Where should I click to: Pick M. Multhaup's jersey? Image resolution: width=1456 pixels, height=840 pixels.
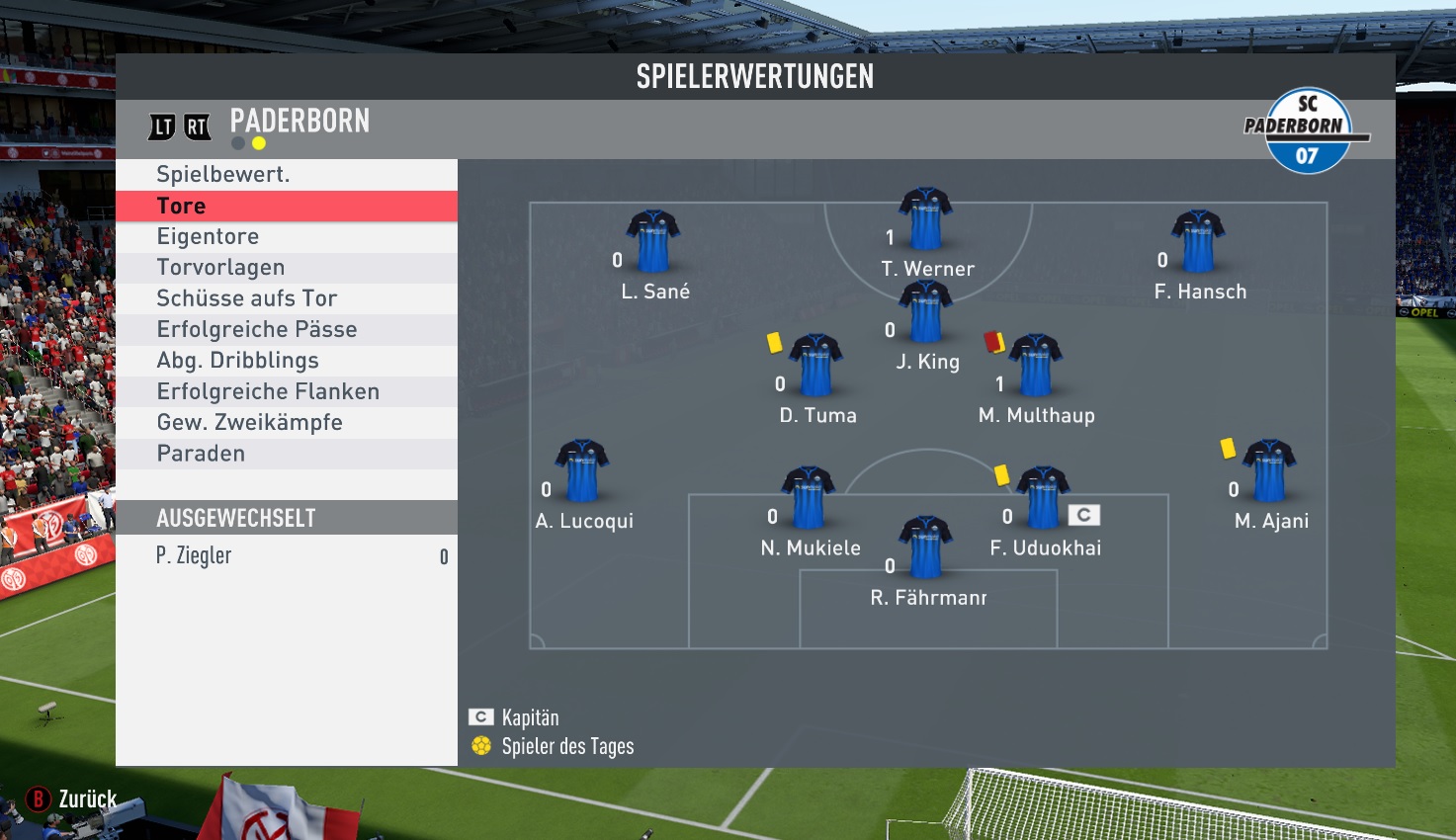(x=1035, y=366)
